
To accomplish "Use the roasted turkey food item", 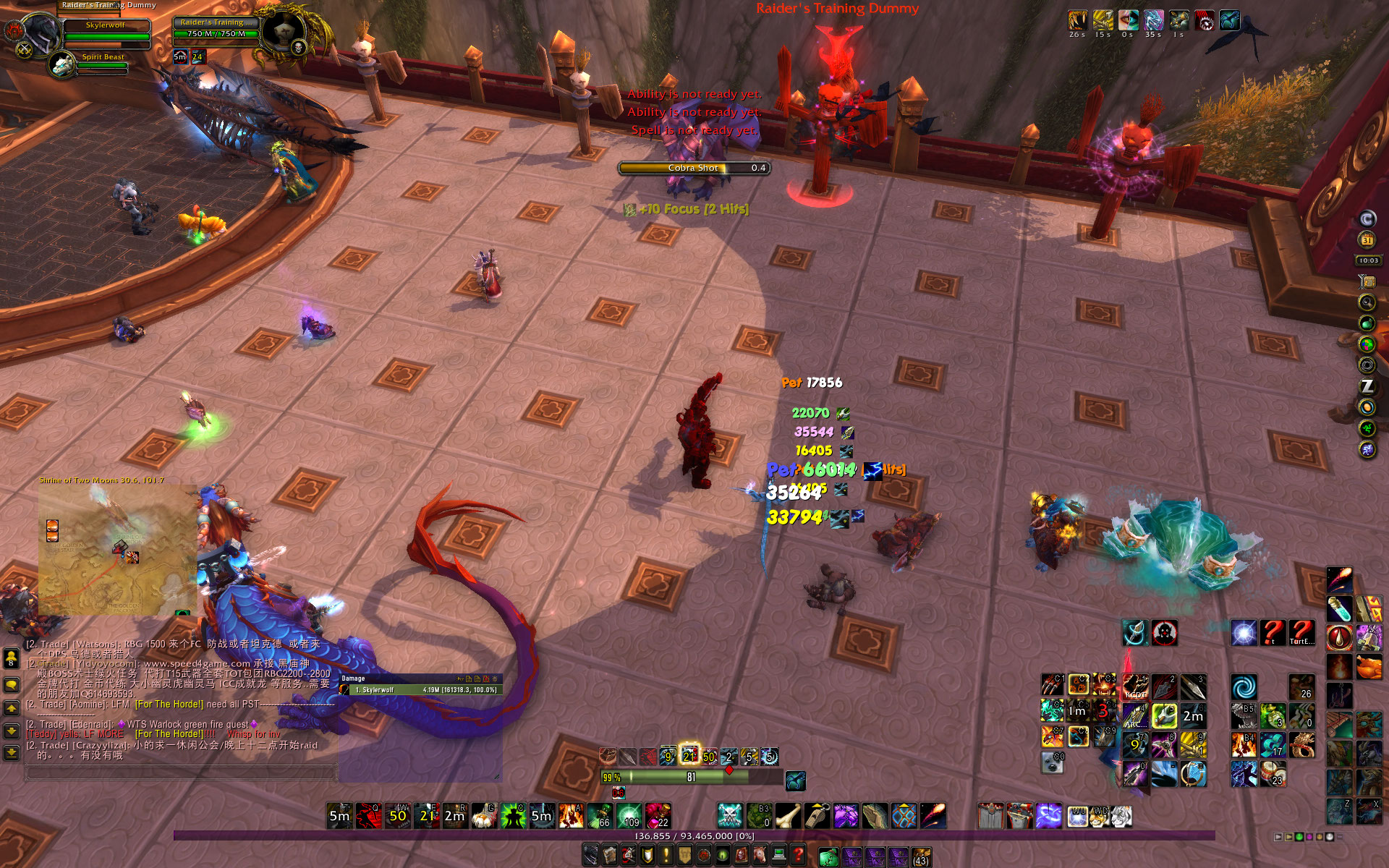I will coord(1369,666).
